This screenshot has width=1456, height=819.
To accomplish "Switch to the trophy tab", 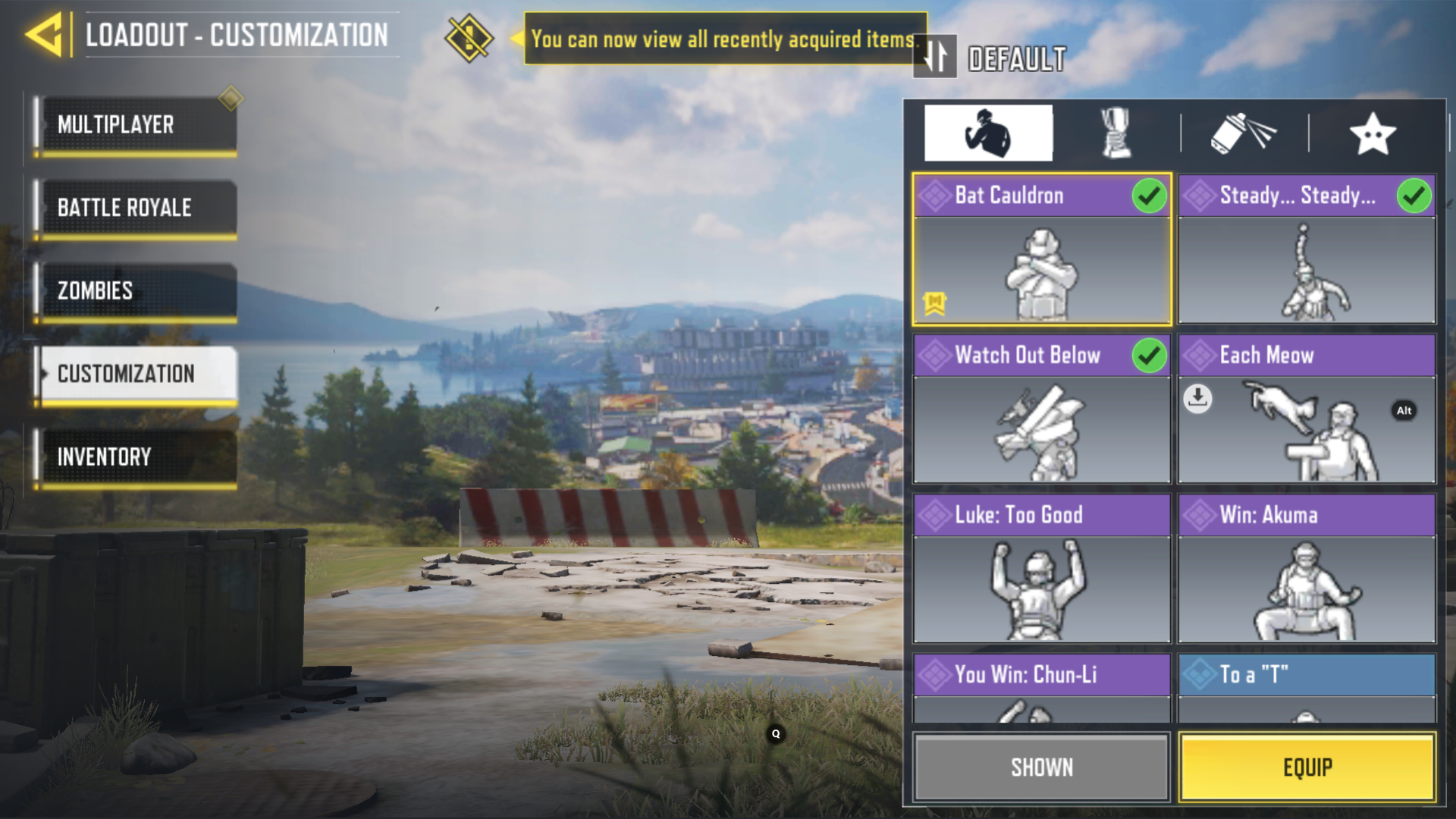I will tap(1116, 133).
